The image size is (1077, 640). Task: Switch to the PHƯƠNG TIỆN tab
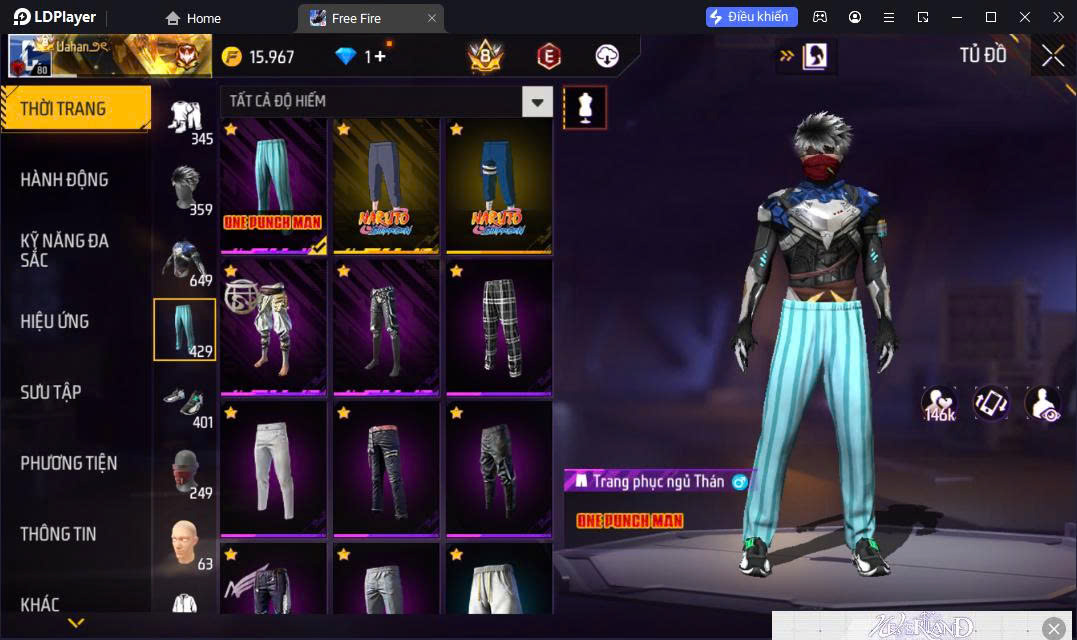(x=69, y=463)
